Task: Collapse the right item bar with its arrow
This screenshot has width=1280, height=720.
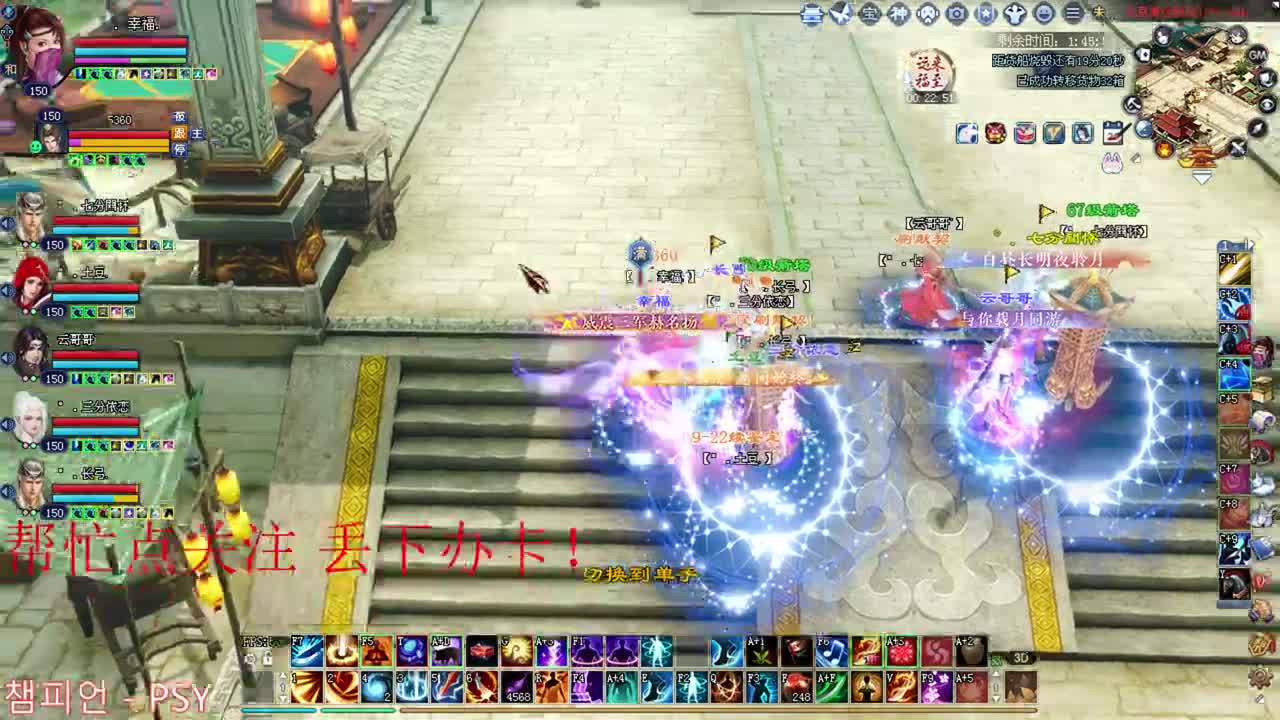Action: [x=1249, y=243]
